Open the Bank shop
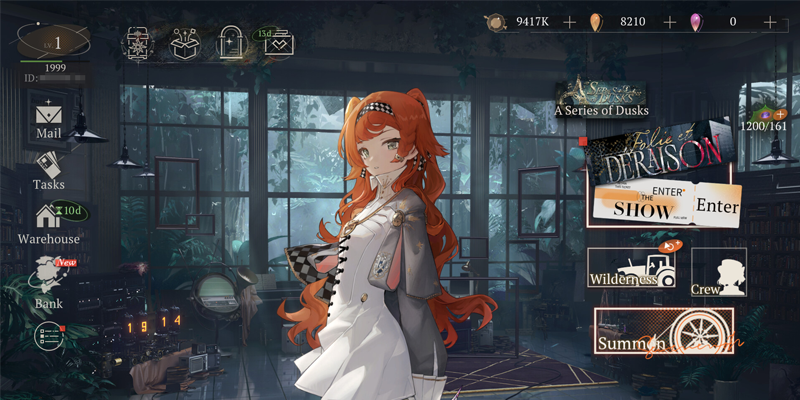Viewport: 800px width, 400px height. click(49, 282)
